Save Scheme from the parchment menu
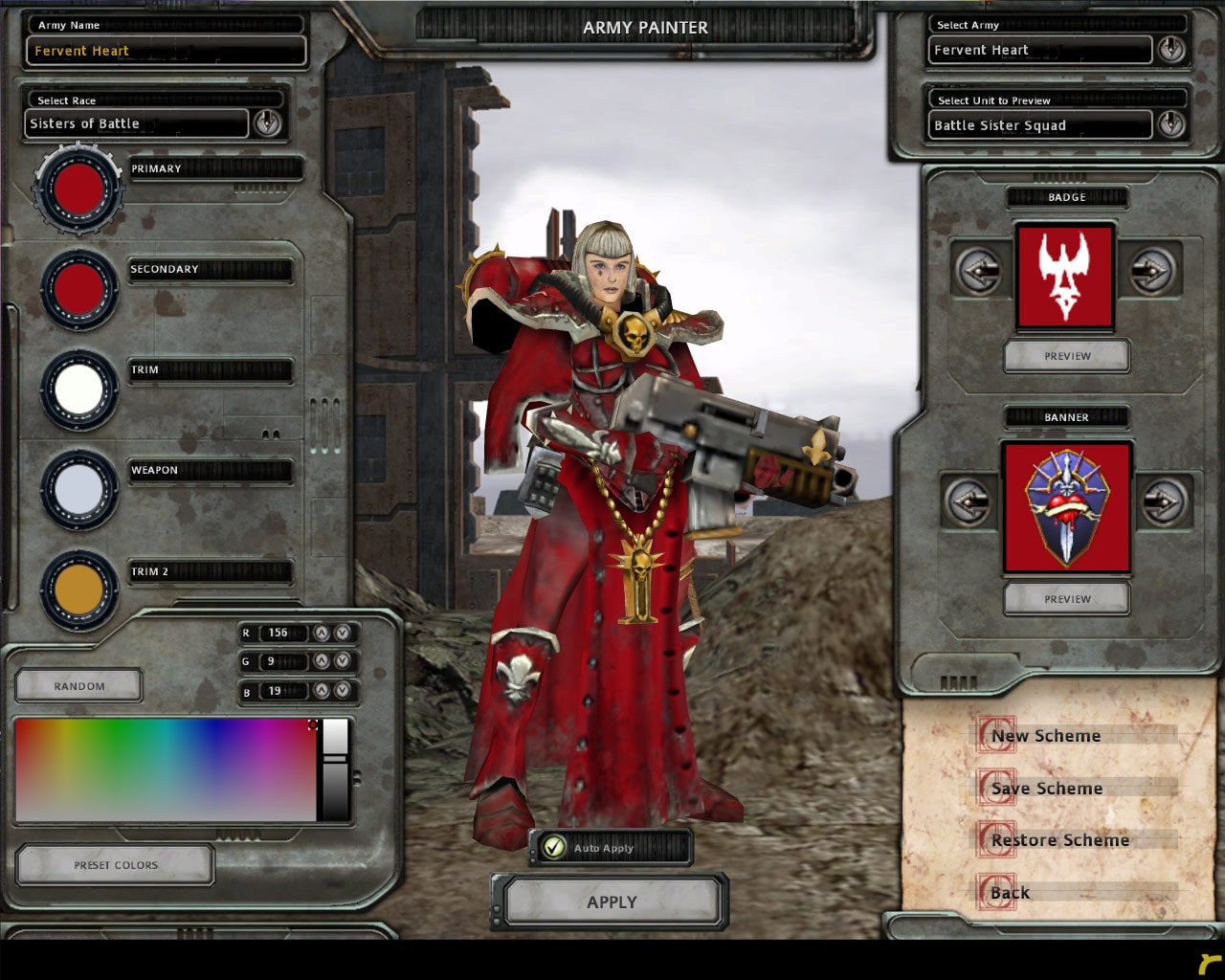Screen dimensions: 1225x980 (1046, 789)
